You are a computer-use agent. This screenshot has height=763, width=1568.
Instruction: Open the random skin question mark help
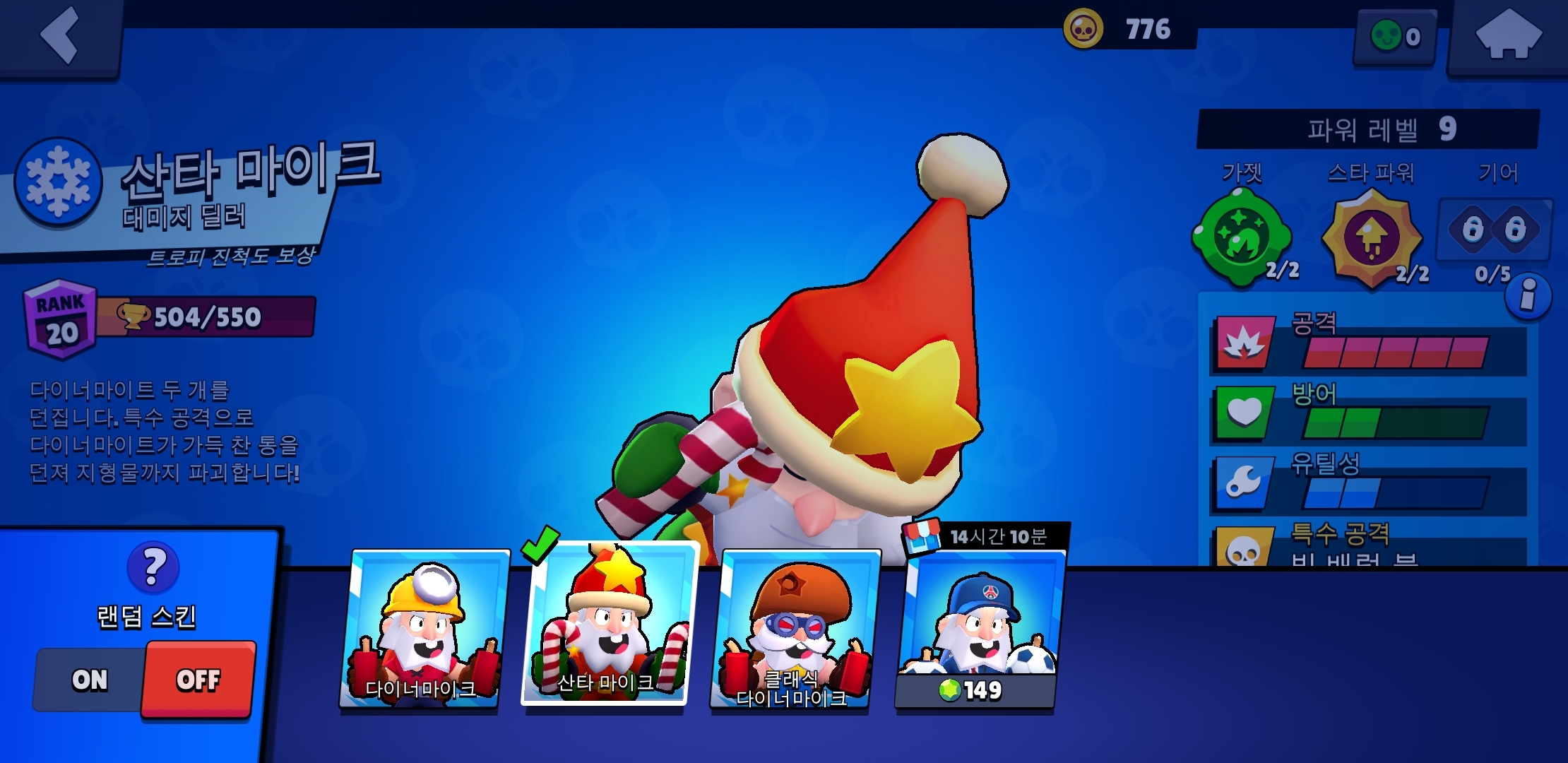[153, 567]
